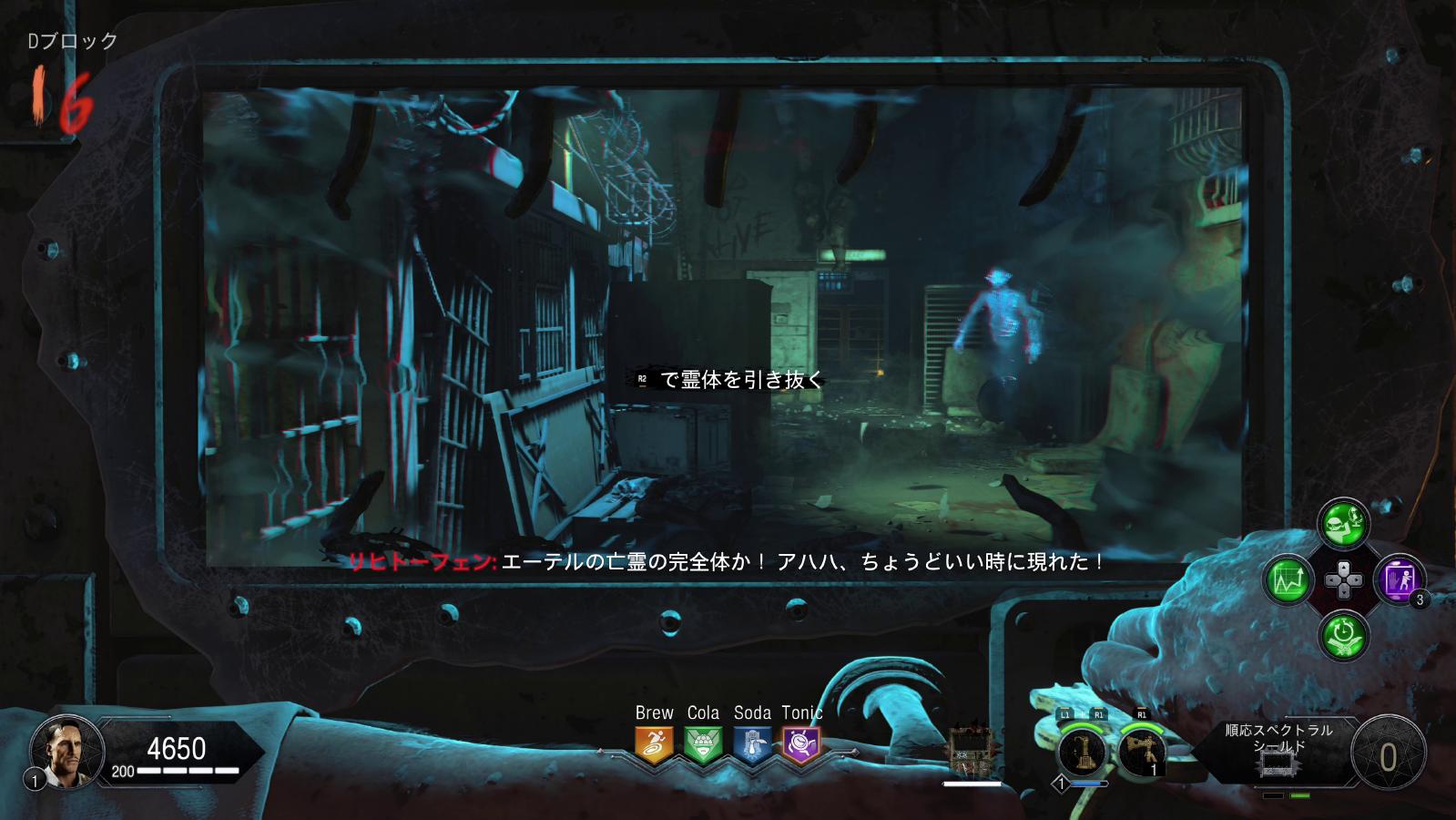The image size is (1456, 820).
Task: Select the special weapon icon with blue charge bar
Action: pyautogui.click(x=1082, y=753)
